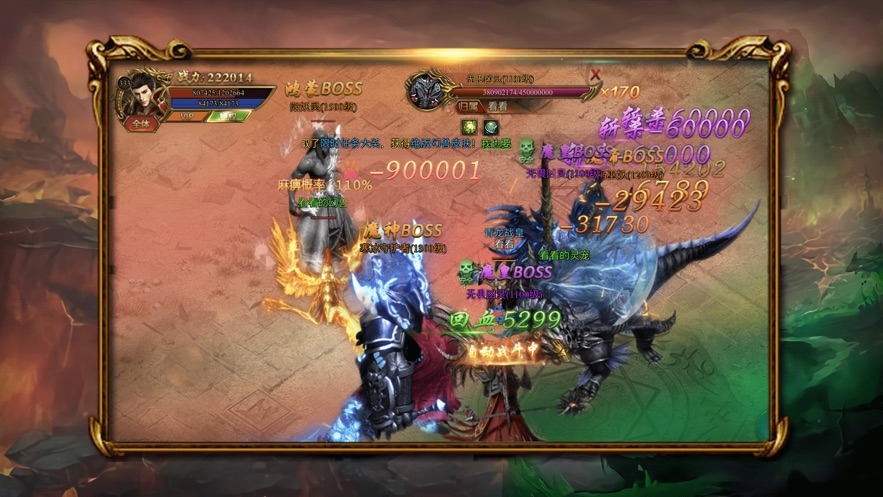The width and height of the screenshot is (883, 497).
Task: Select the 全体 attack mode button
Action: pyautogui.click(x=141, y=124)
